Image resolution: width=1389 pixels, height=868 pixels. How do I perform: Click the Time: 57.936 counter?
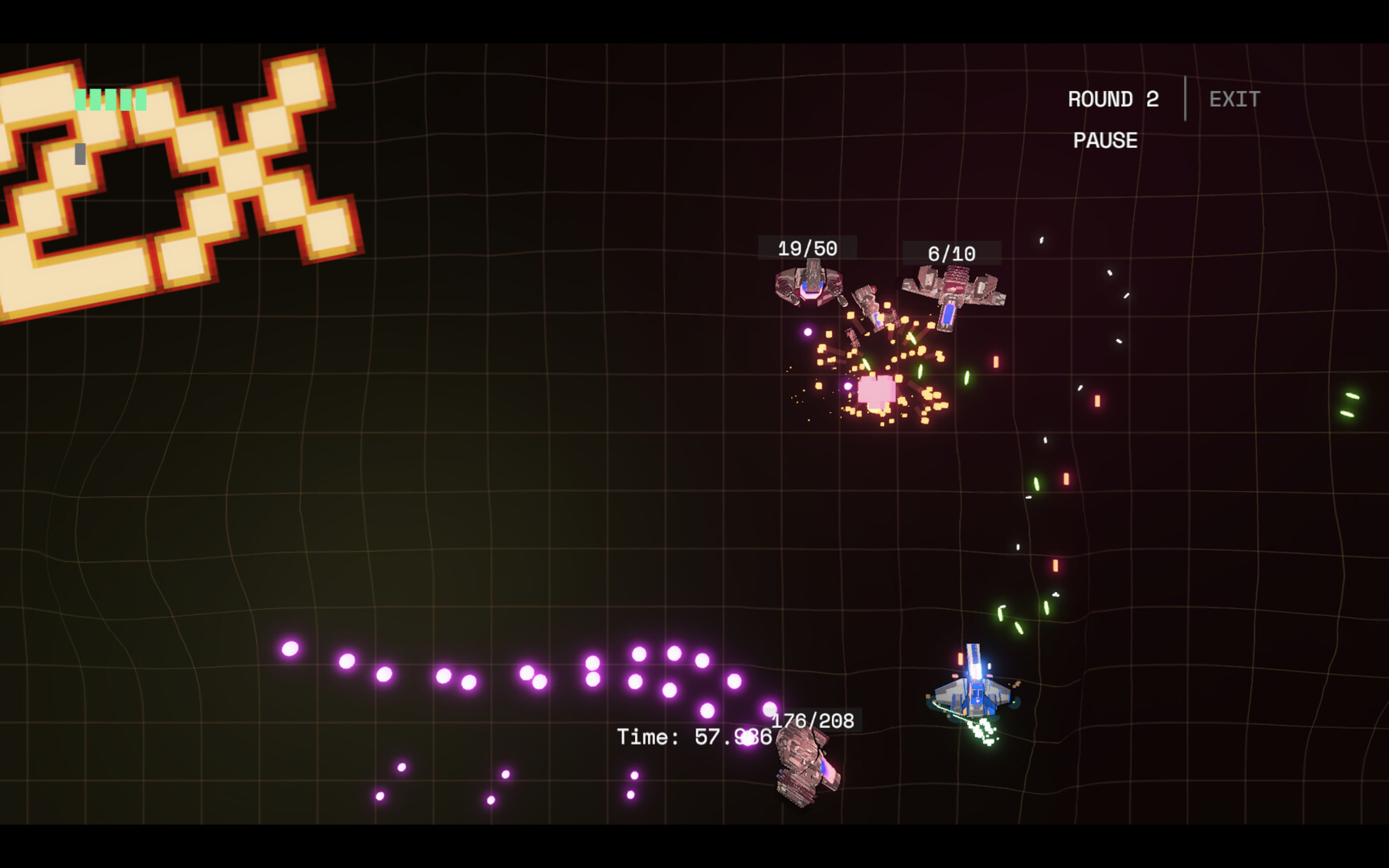(x=694, y=736)
